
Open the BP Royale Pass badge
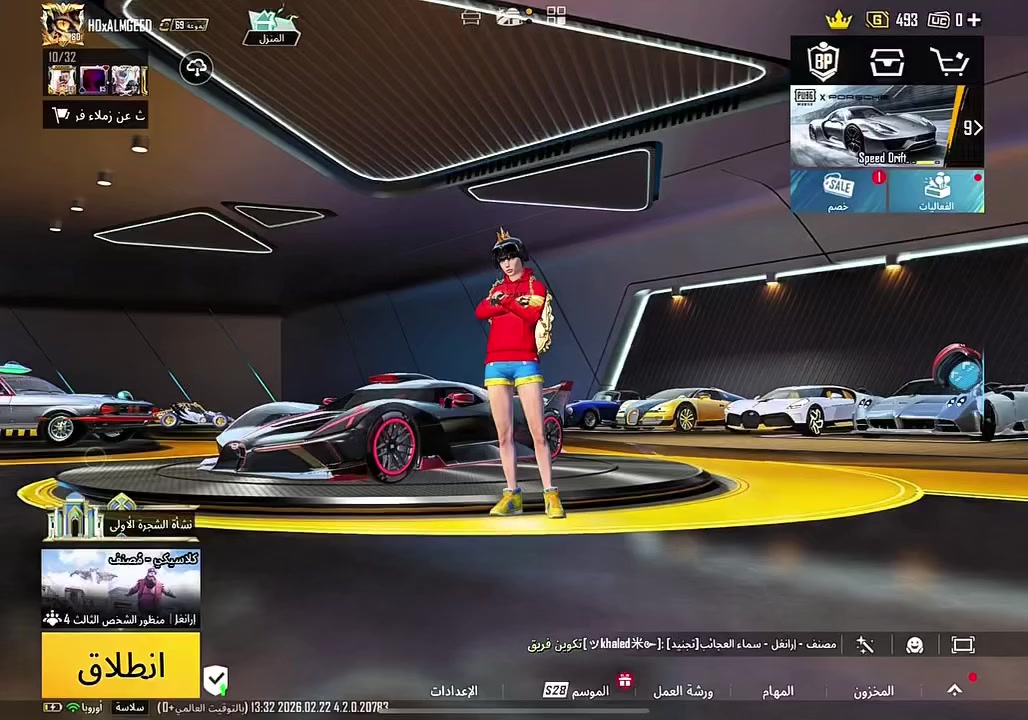(824, 62)
